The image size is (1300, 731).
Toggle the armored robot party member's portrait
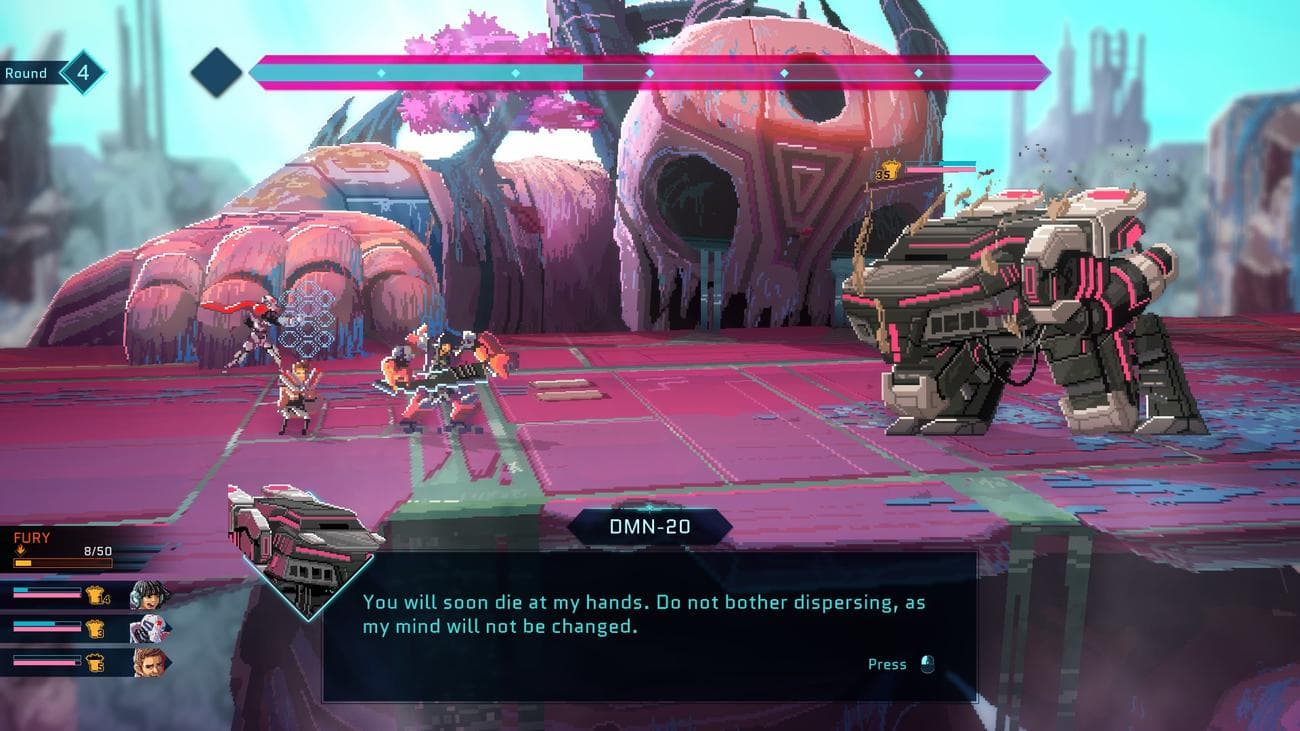pos(148,628)
